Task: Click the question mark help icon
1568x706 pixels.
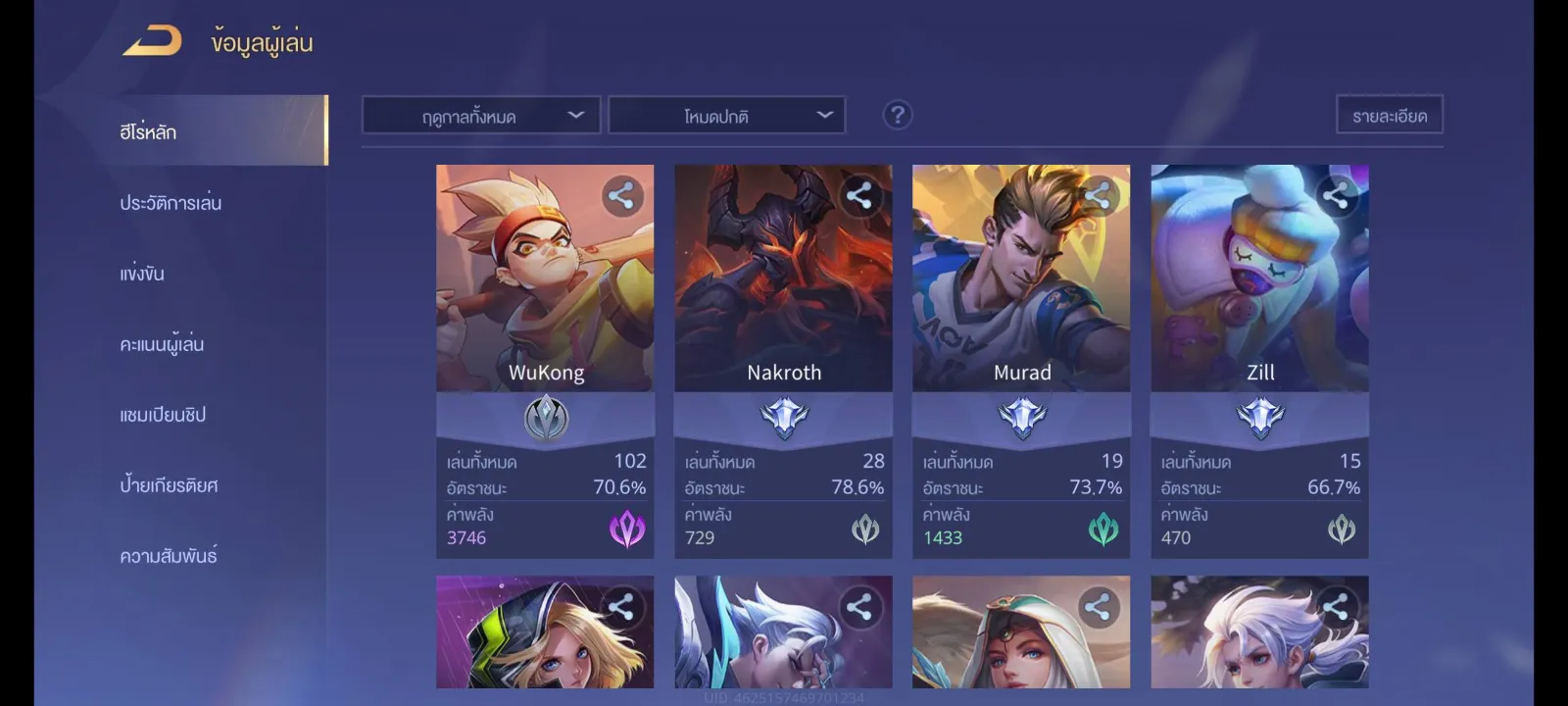Action: pyautogui.click(x=897, y=115)
